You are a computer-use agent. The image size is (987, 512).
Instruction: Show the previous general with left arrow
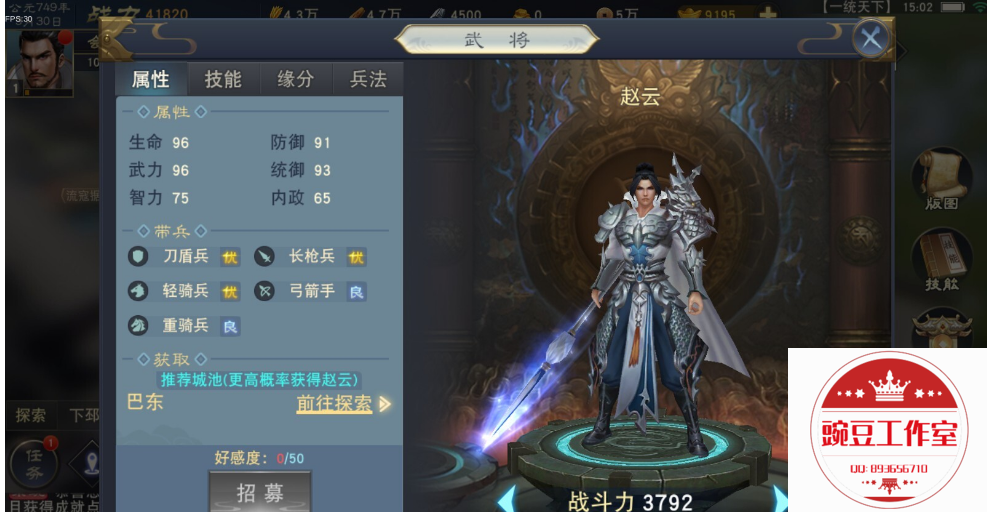click(506, 499)
